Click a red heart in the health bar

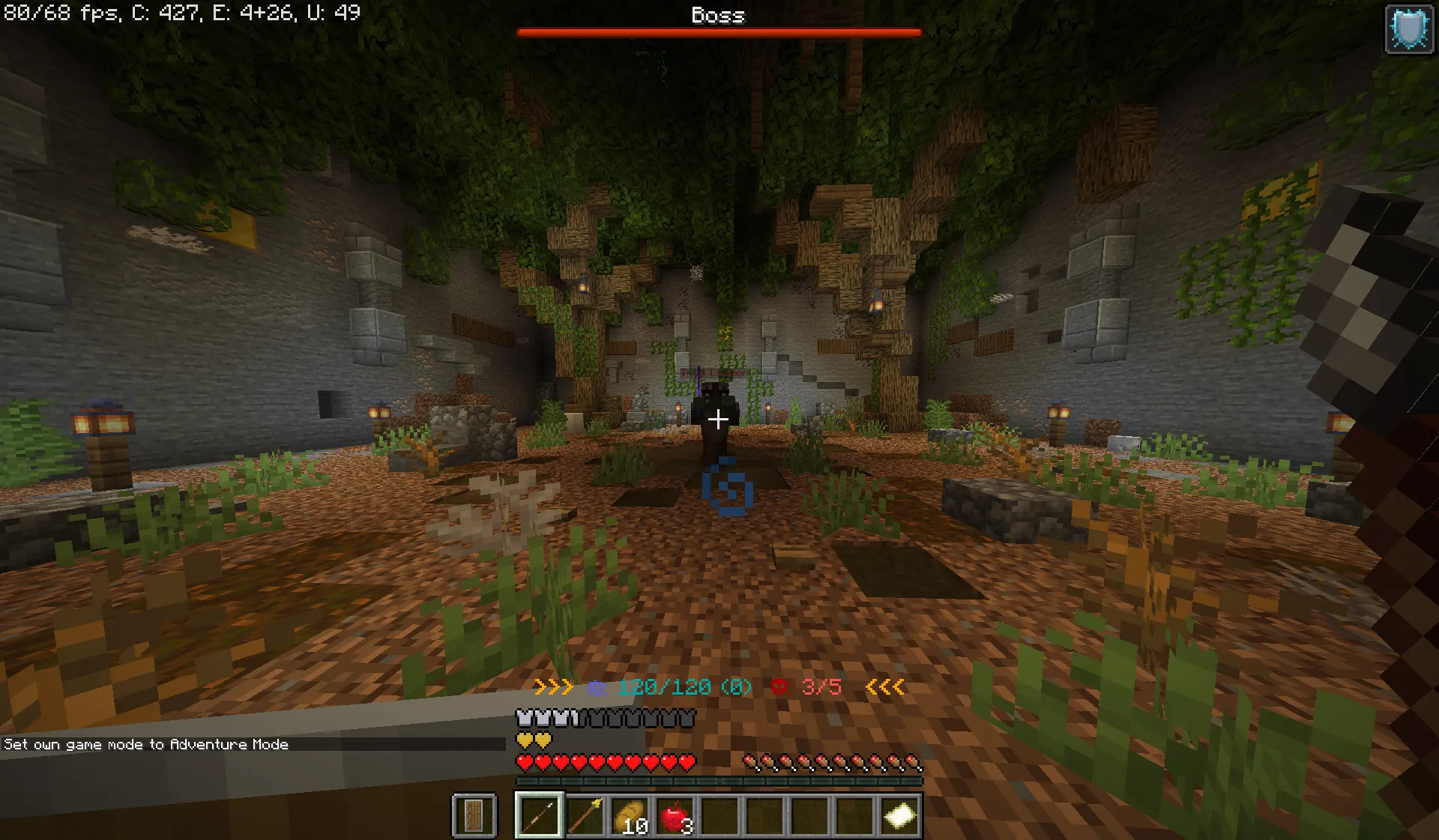525,762
